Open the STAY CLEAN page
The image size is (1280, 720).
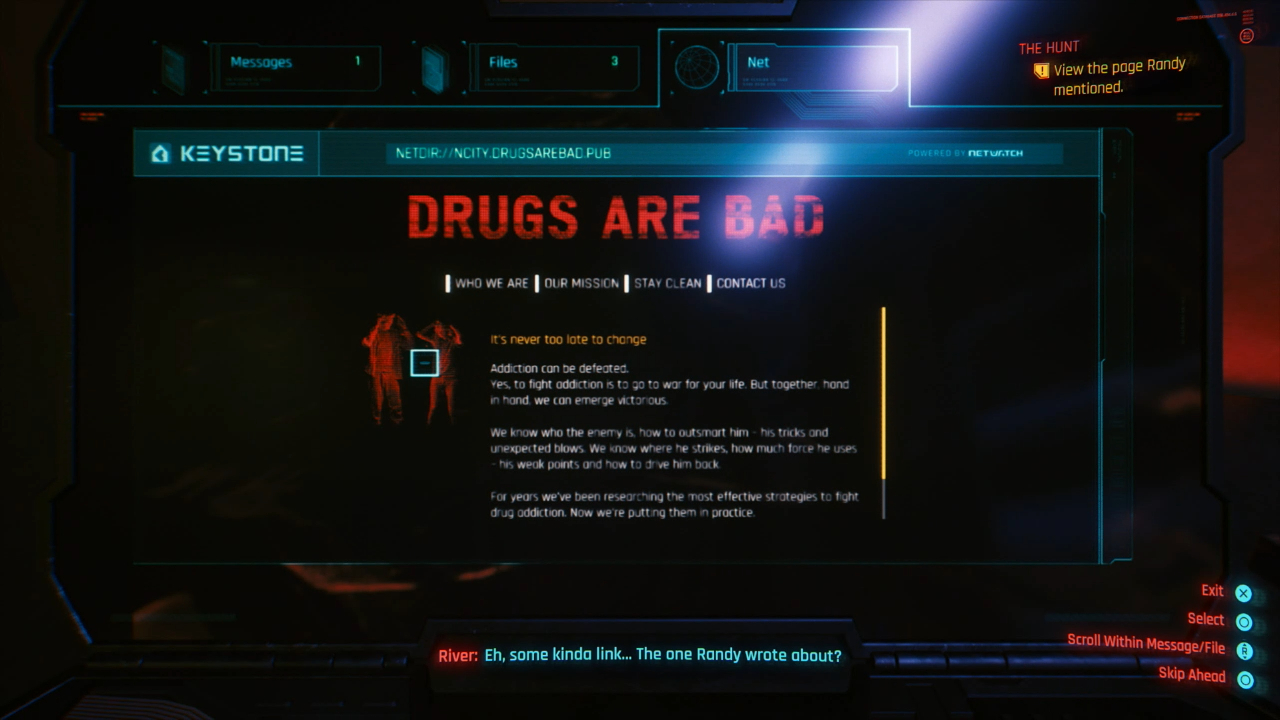tap(666, 283)
